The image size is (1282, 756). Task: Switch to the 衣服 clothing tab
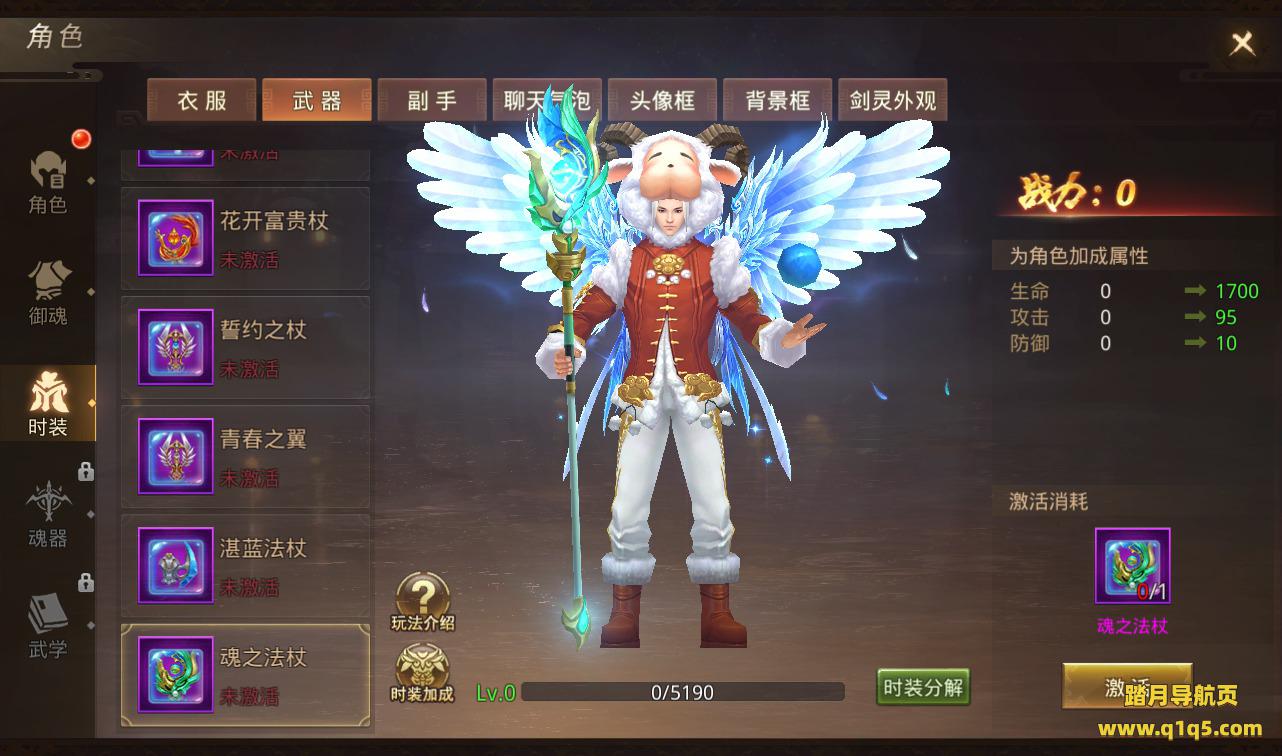coord(202,101)
